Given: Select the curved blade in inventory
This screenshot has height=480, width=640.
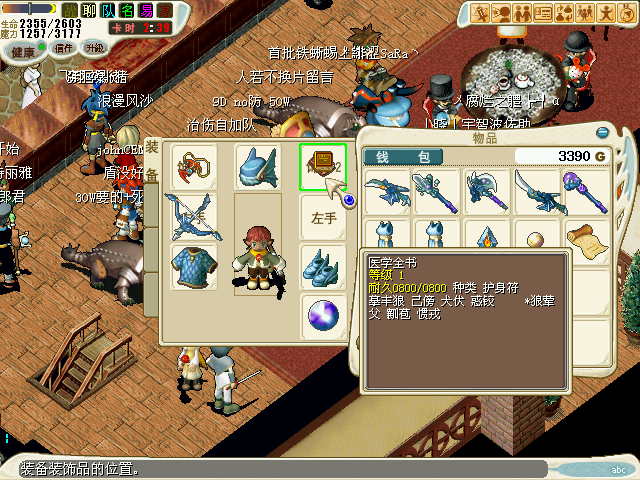Looking at the screenshot, I should [537, 191].
